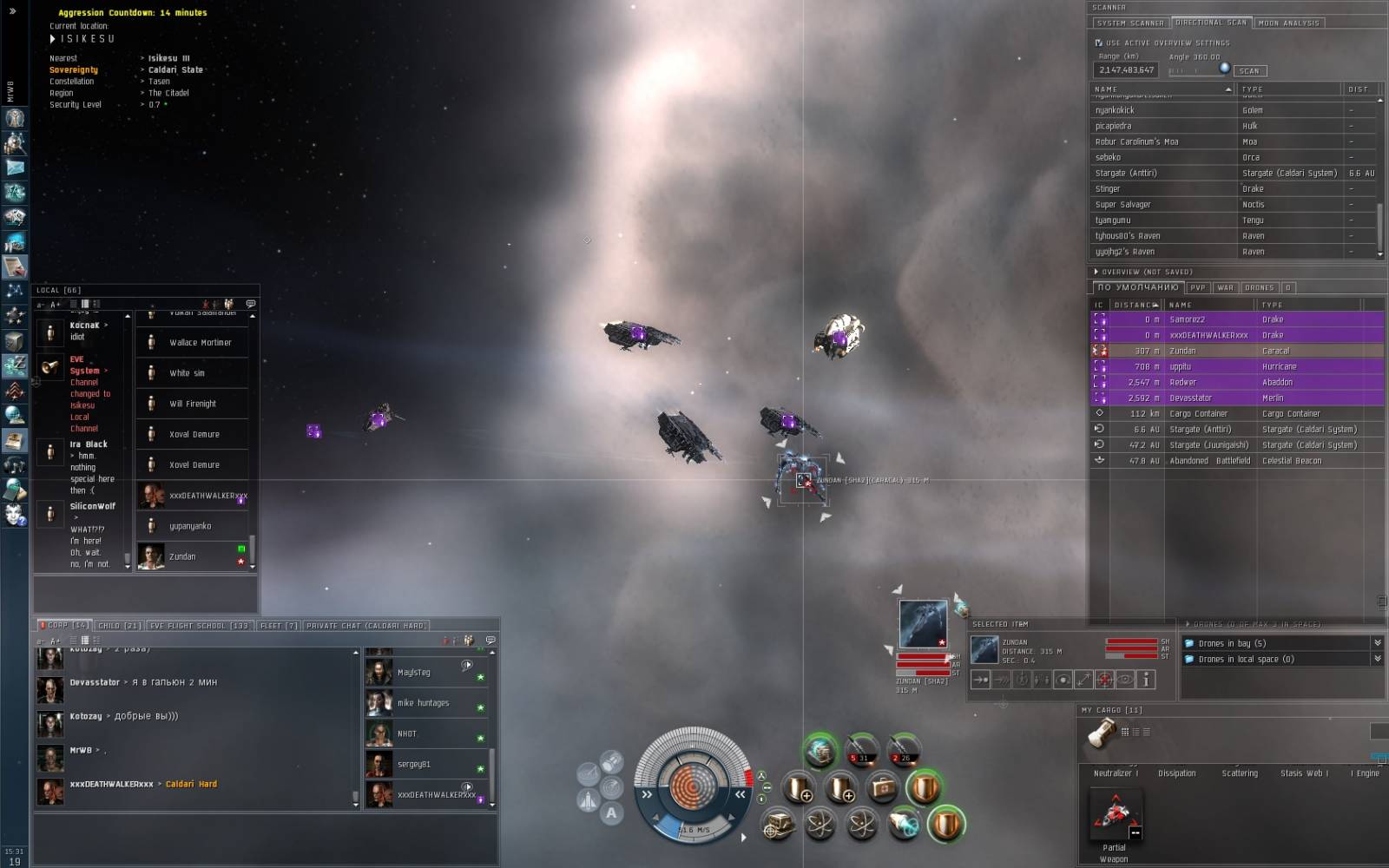Toggle Use Active Overview Settings checkbox

1099,43
